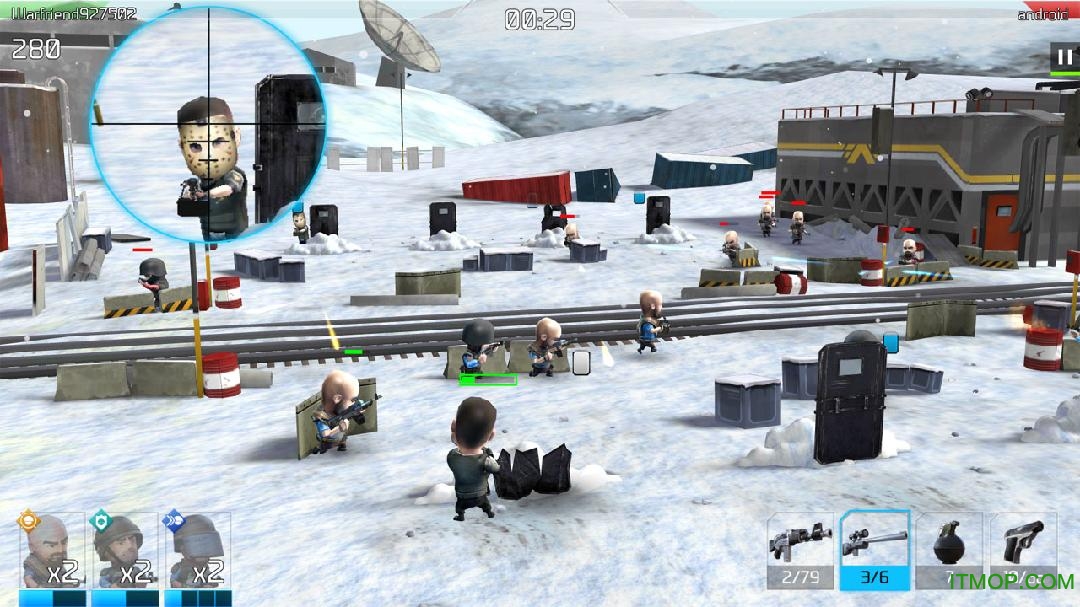This screenshot has width=1080, height=607.
Task: Pause the game
Action: pos(1063,55)
